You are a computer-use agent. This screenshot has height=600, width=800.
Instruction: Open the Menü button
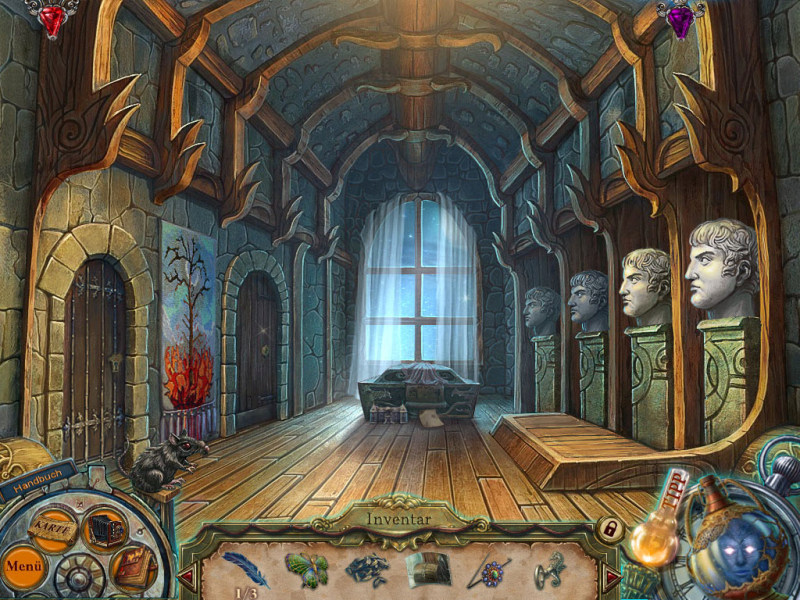click(x=22, y=565)
